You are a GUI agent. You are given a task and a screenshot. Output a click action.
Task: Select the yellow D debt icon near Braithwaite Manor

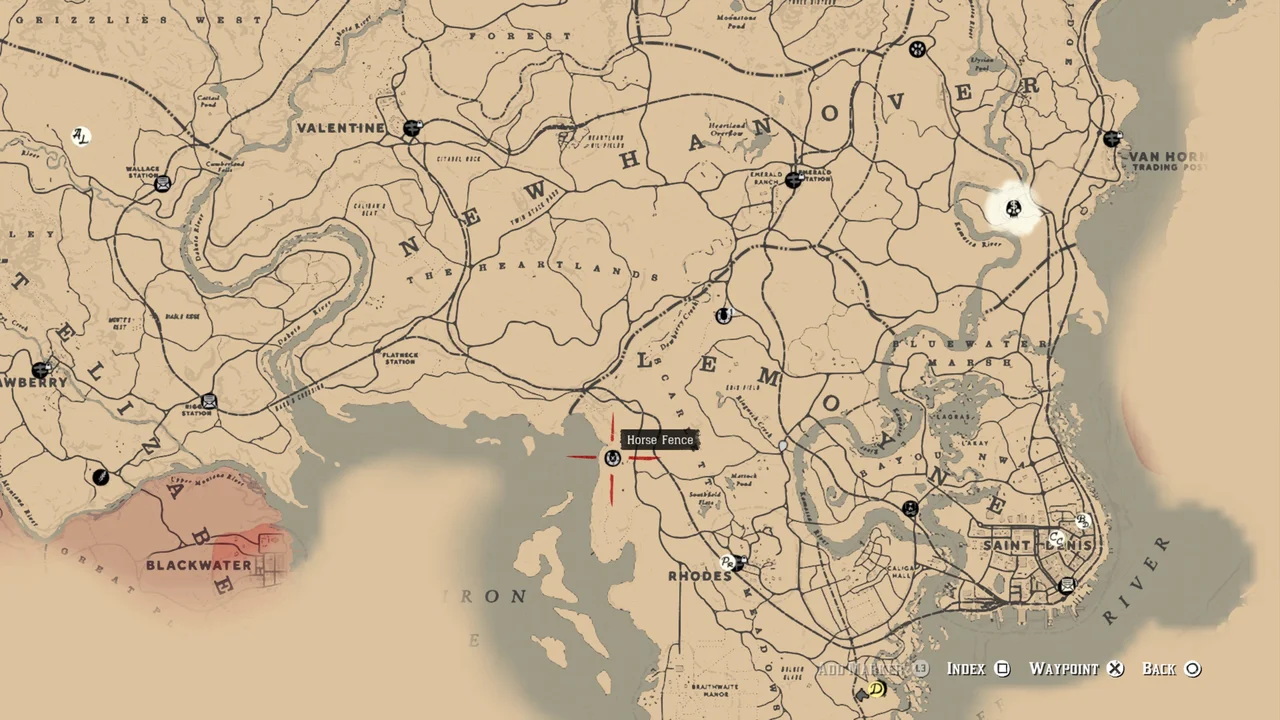pos(875,690)
